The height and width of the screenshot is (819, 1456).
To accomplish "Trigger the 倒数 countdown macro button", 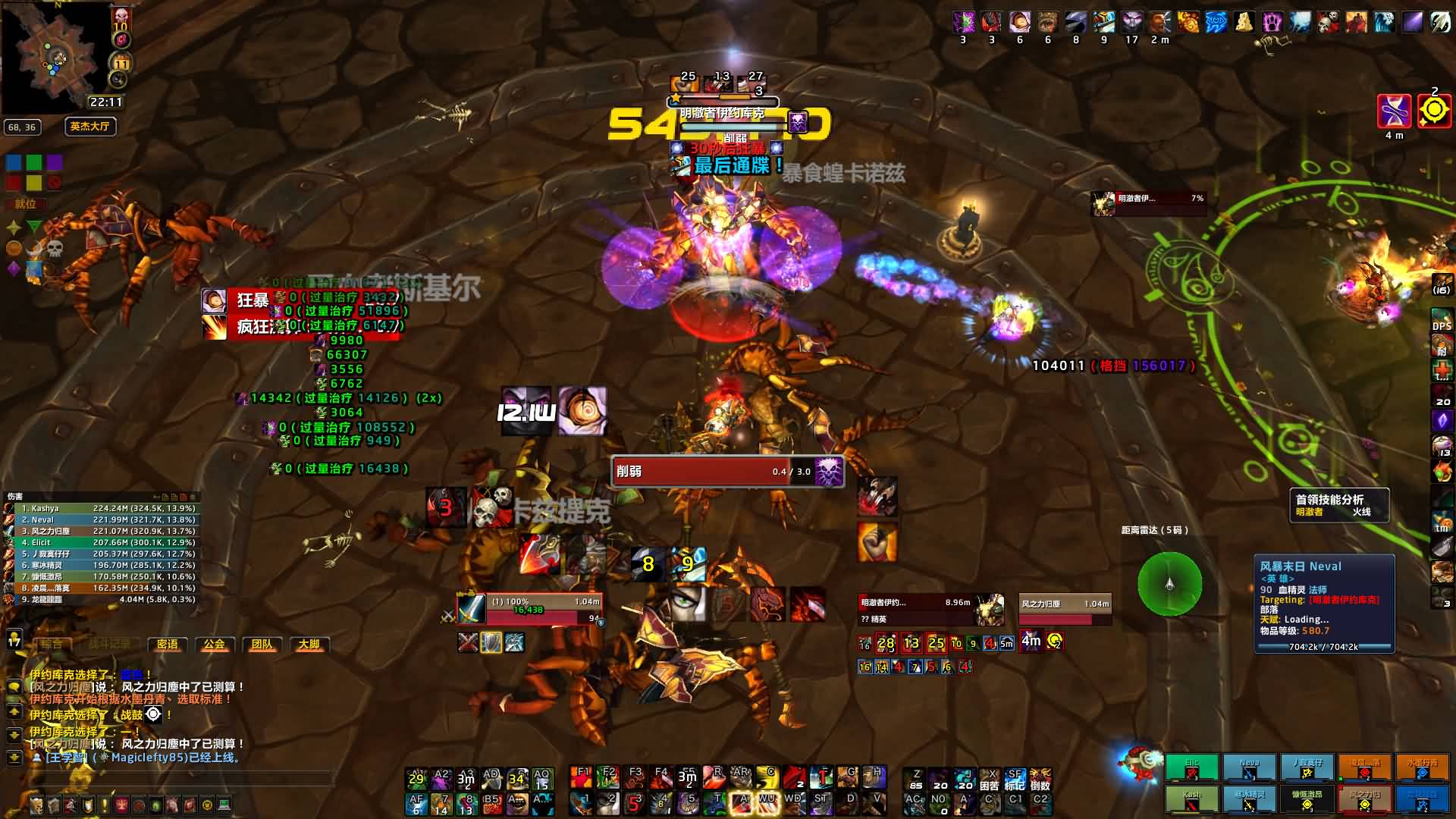I will pos(1040,779).
